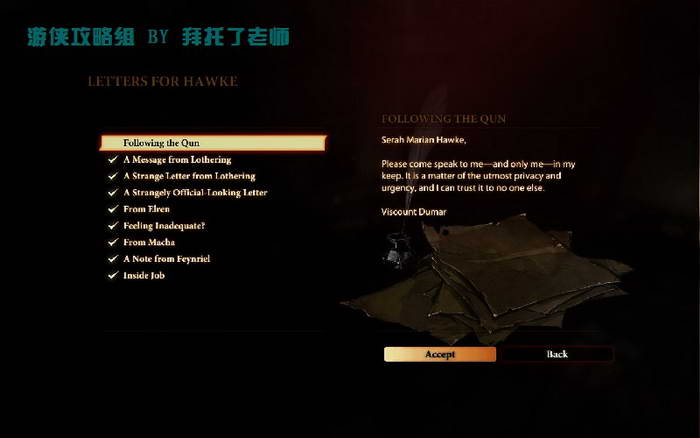Select the From Macha letter
This screenshot has height=438, width=700.
tap(149, 242)
